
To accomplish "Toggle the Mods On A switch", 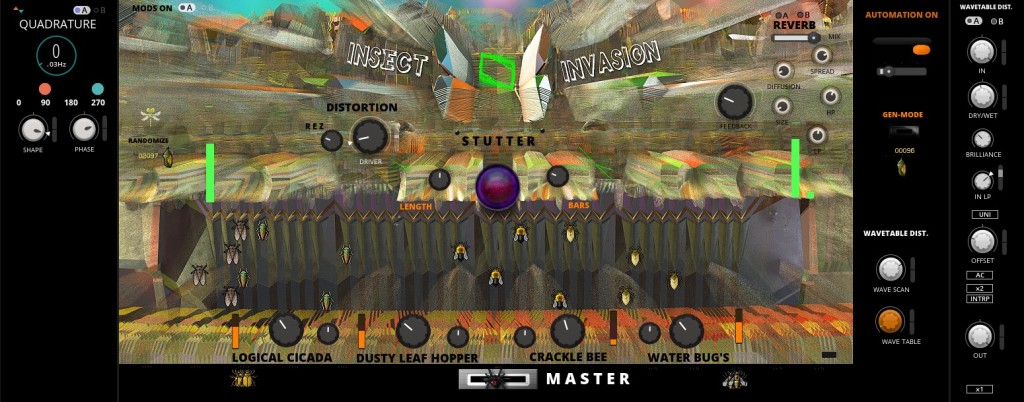I will [185, 7].
